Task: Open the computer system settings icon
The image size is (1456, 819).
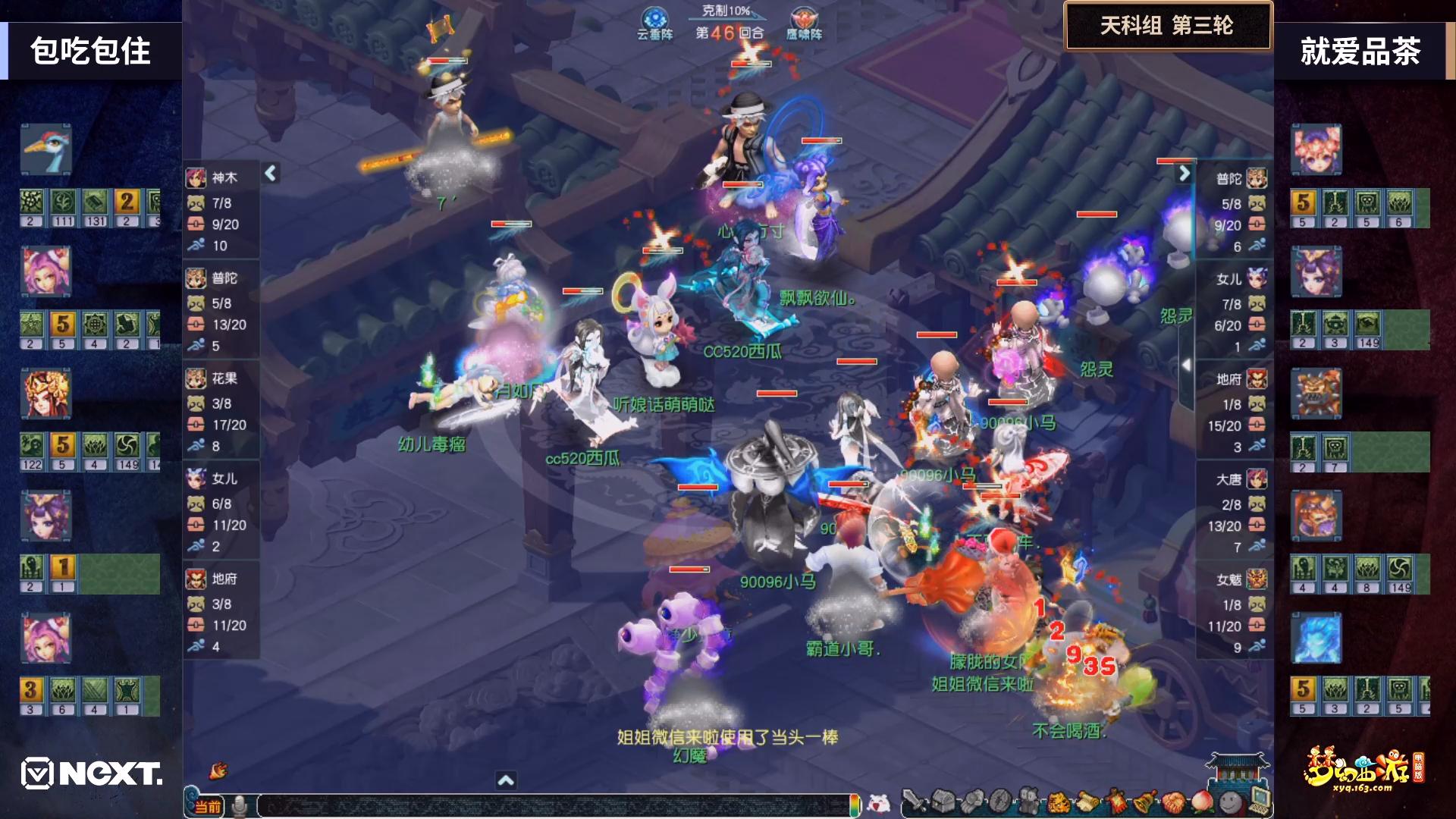Action: 1259,799
